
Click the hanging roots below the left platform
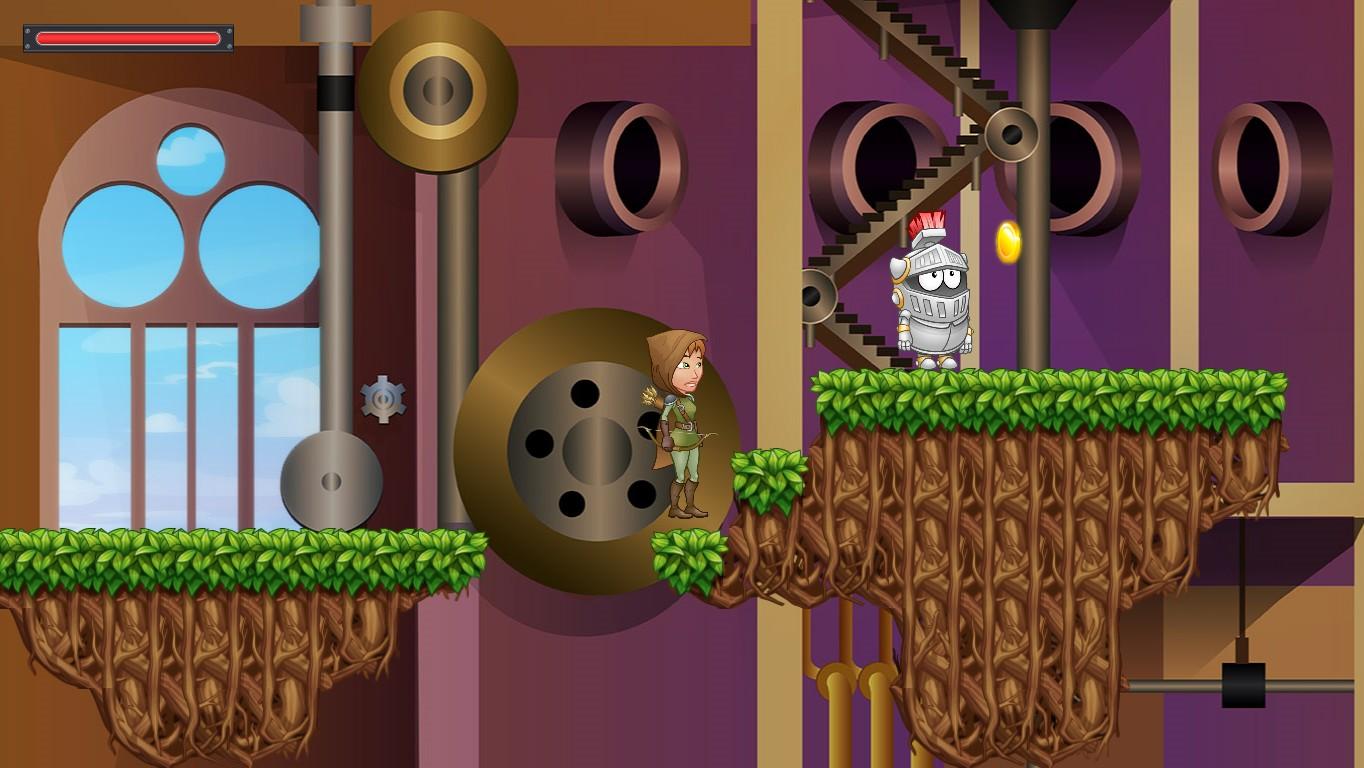coord(200,650)
